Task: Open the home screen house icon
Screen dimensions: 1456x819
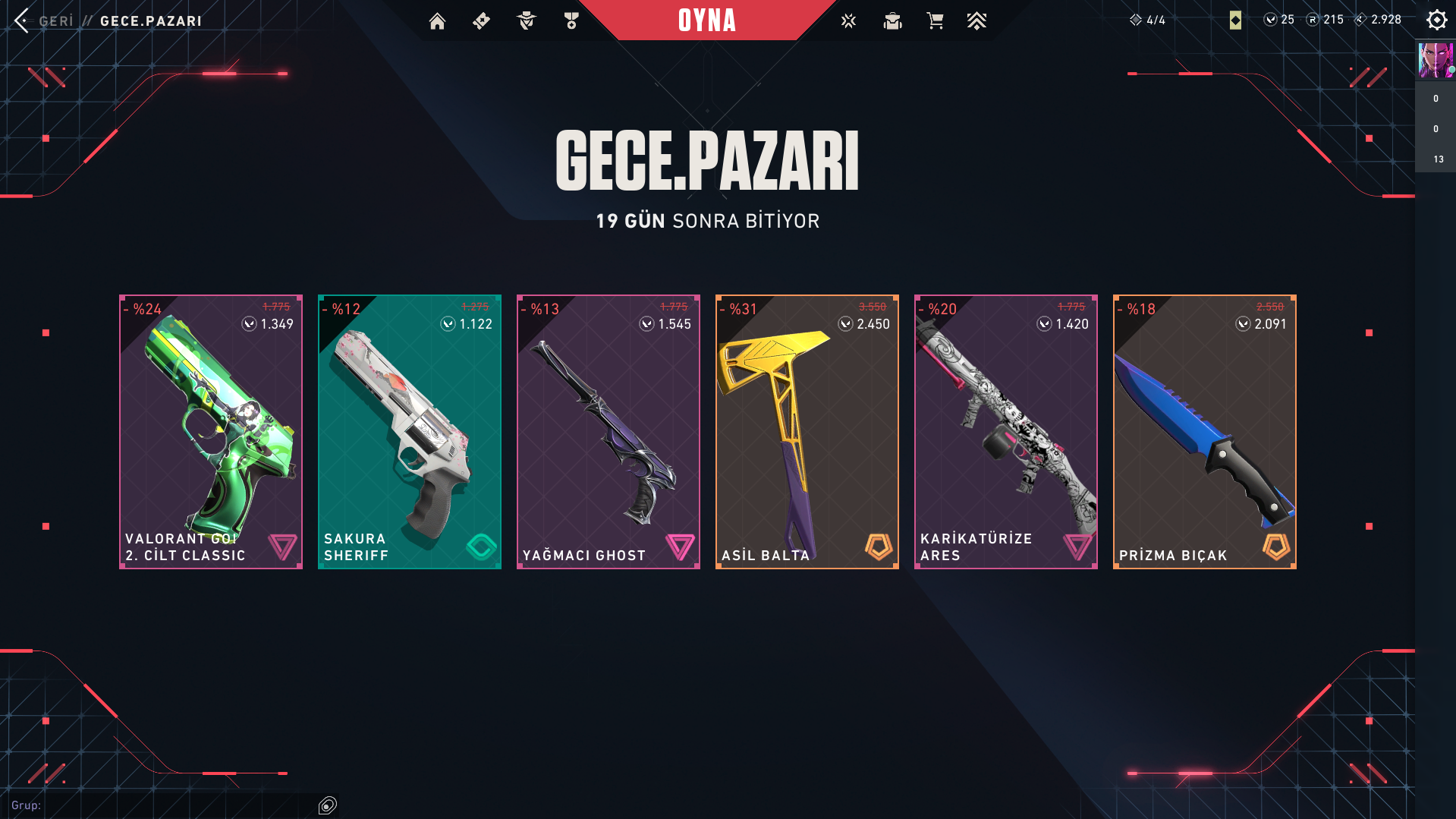Action: (x=437, y=21)
